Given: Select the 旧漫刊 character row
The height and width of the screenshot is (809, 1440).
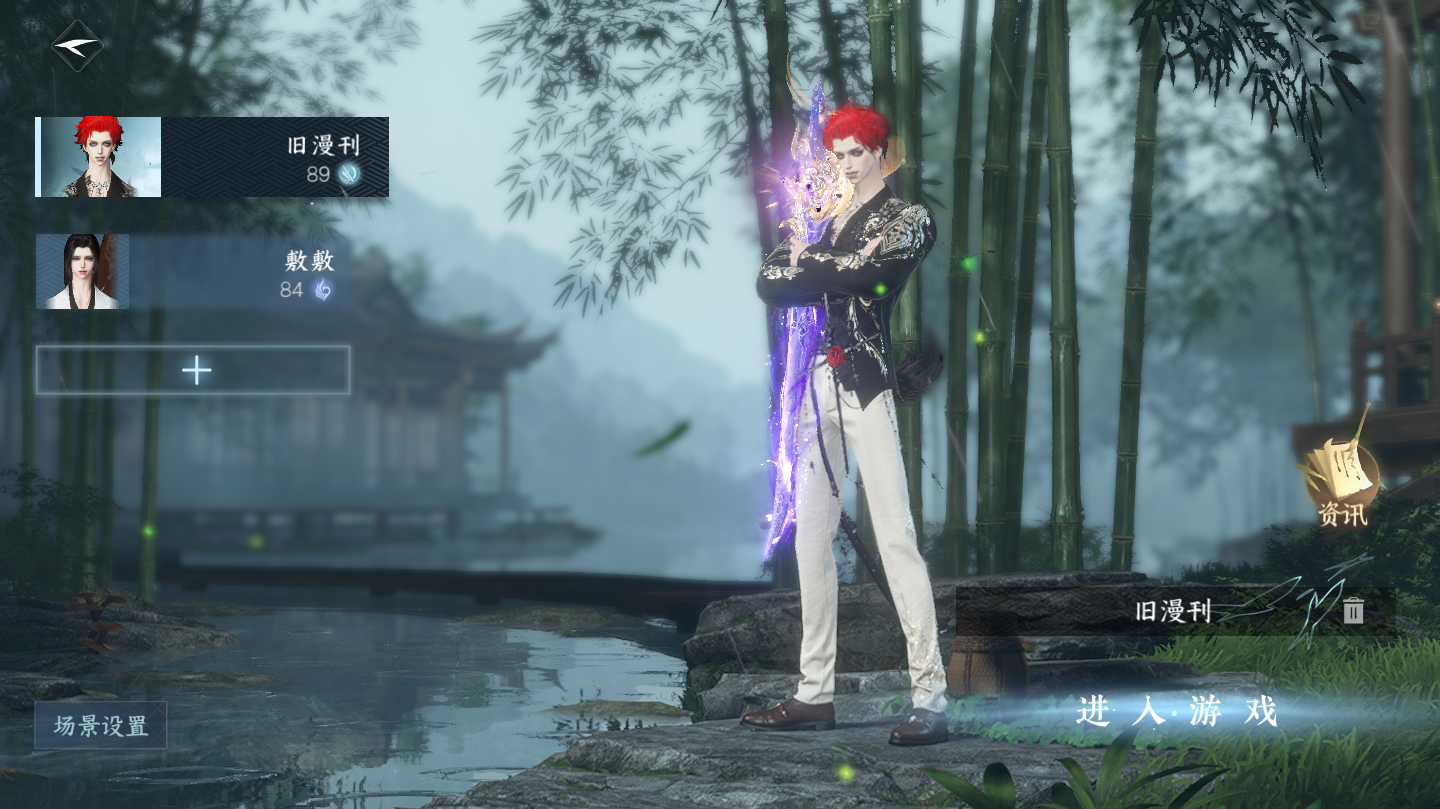Looking at the screenshot, I should click(x=212, y=157).
